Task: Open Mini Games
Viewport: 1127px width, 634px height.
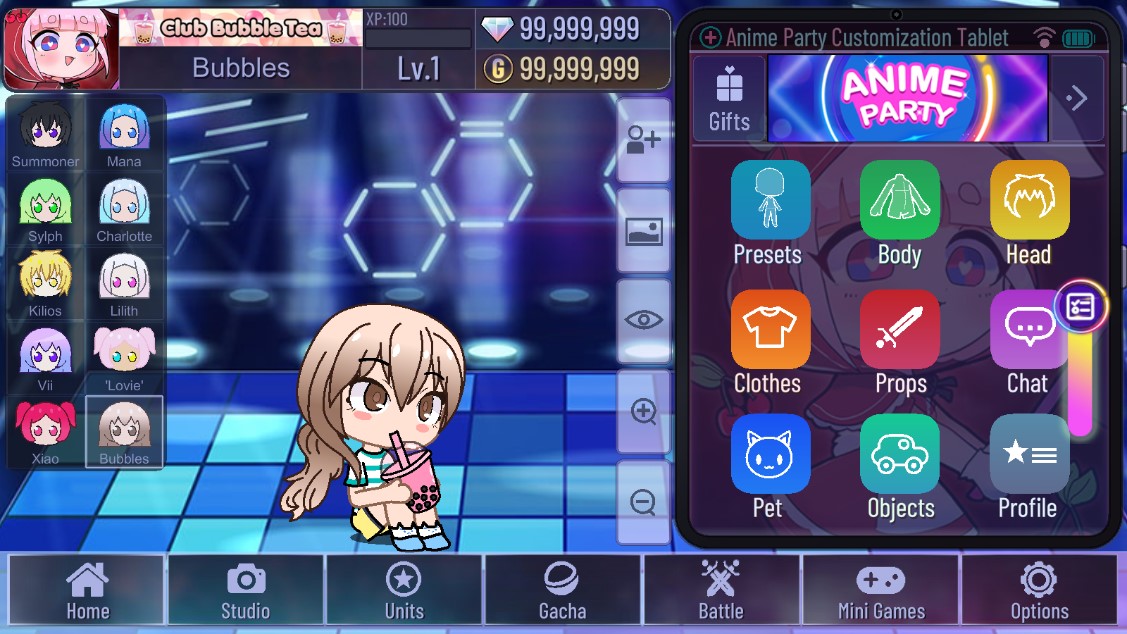Action: (x=880, y=590)
